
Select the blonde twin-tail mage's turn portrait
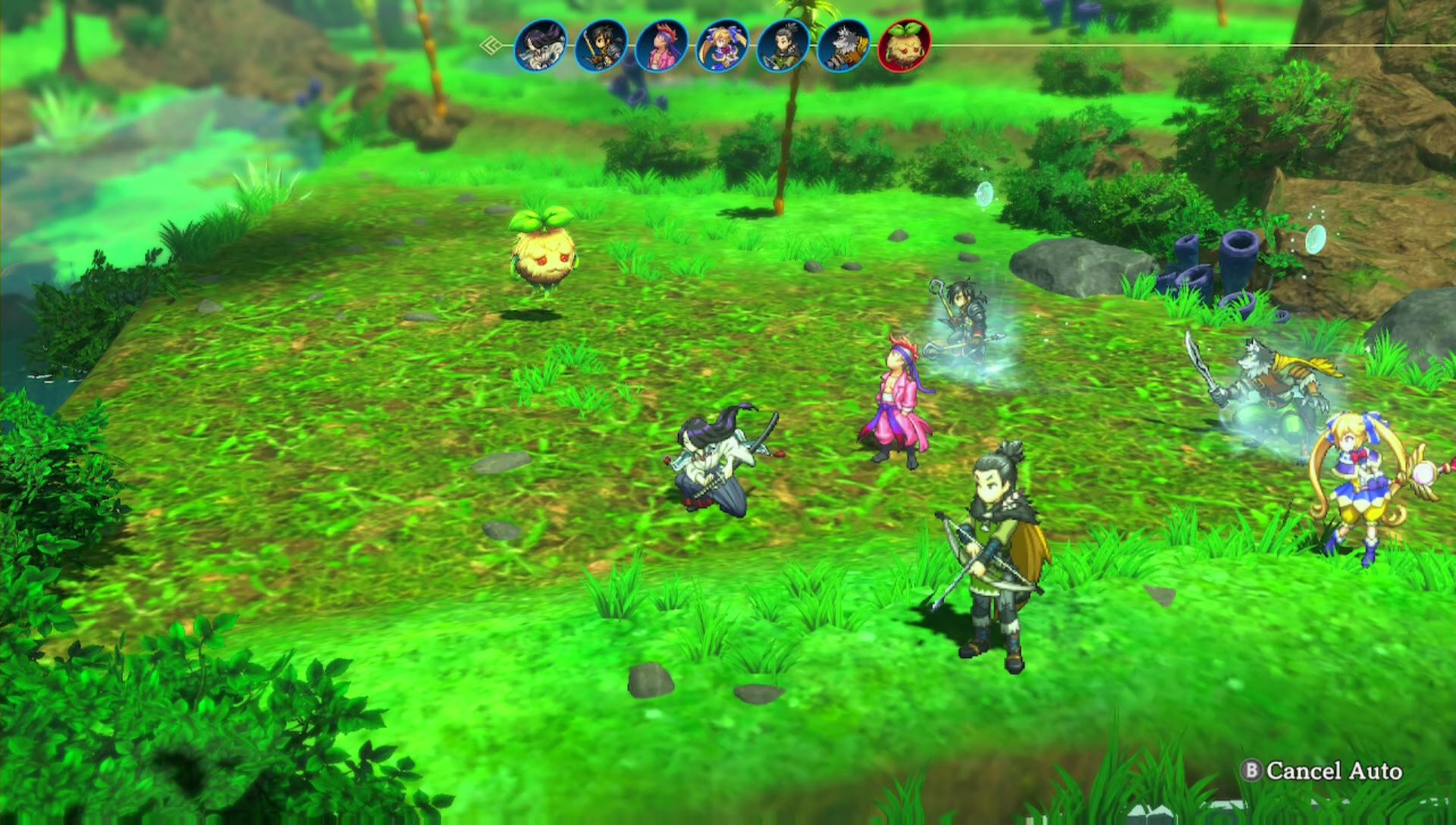point(723,46)
